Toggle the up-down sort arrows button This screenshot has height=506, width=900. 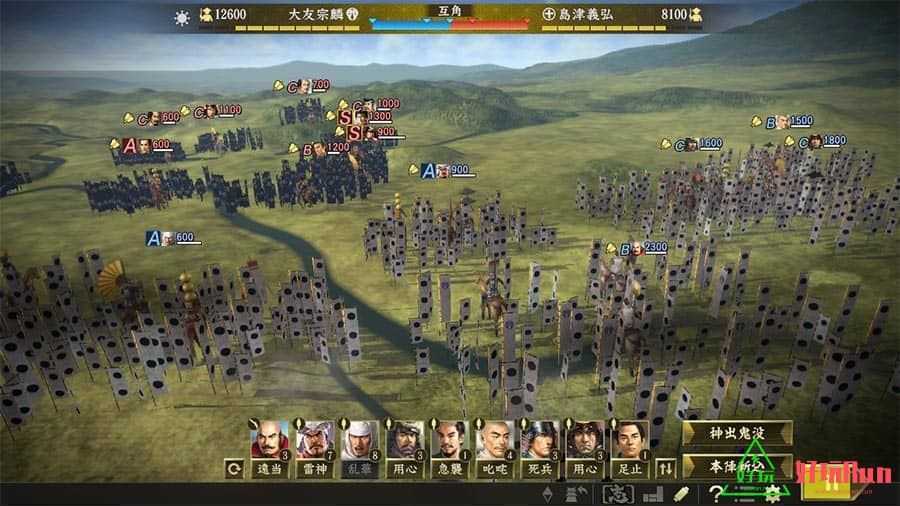click(666, 467)
